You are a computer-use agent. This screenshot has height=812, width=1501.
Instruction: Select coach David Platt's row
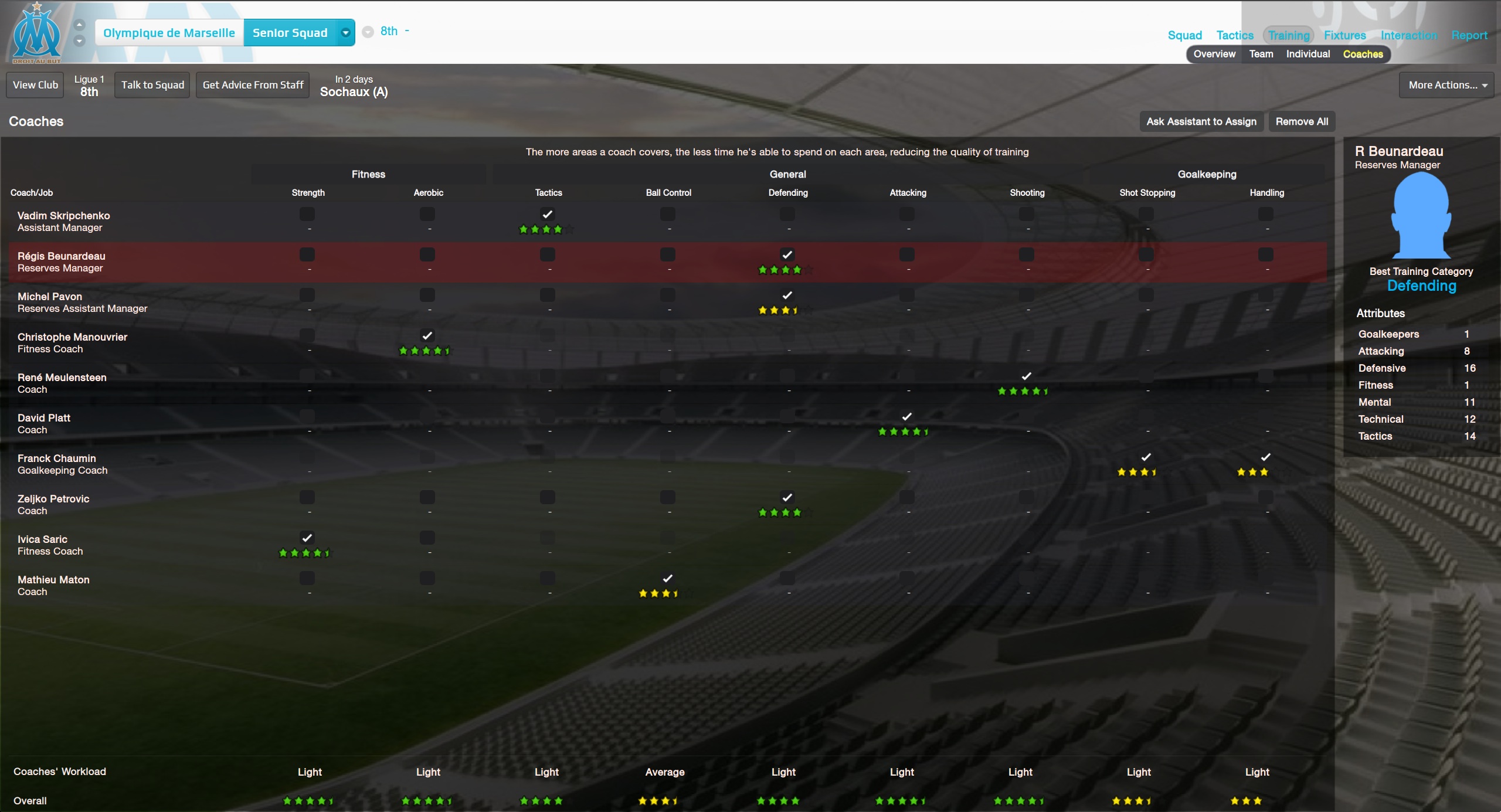[44, 423]
